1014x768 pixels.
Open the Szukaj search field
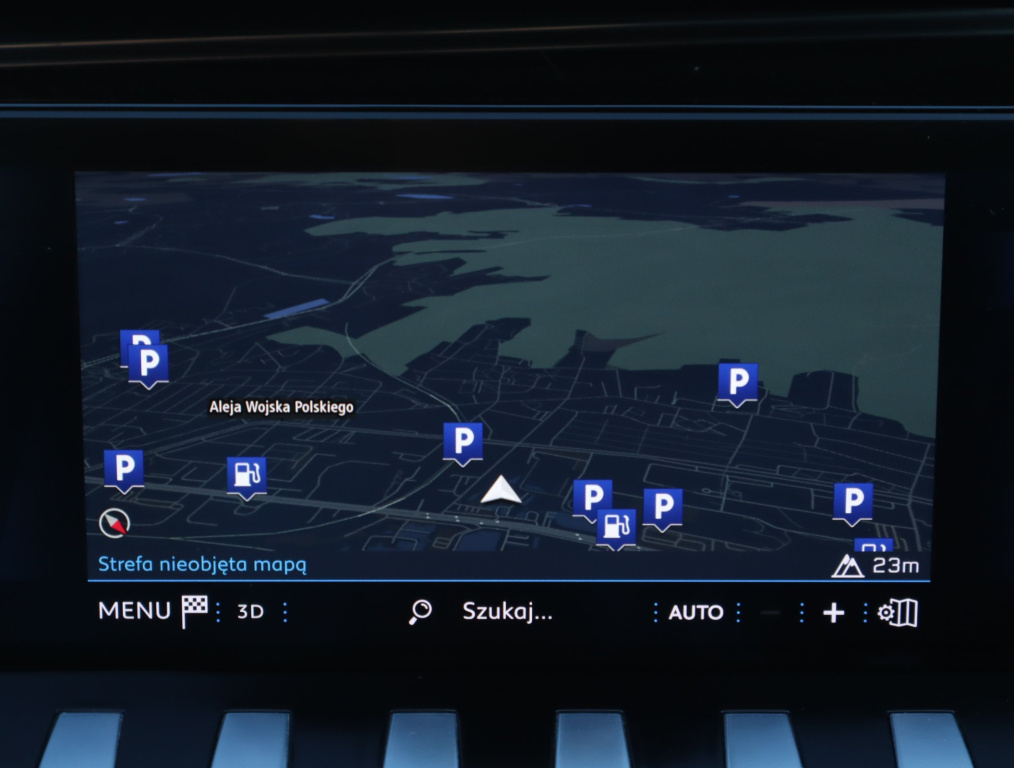pos(506,612)
